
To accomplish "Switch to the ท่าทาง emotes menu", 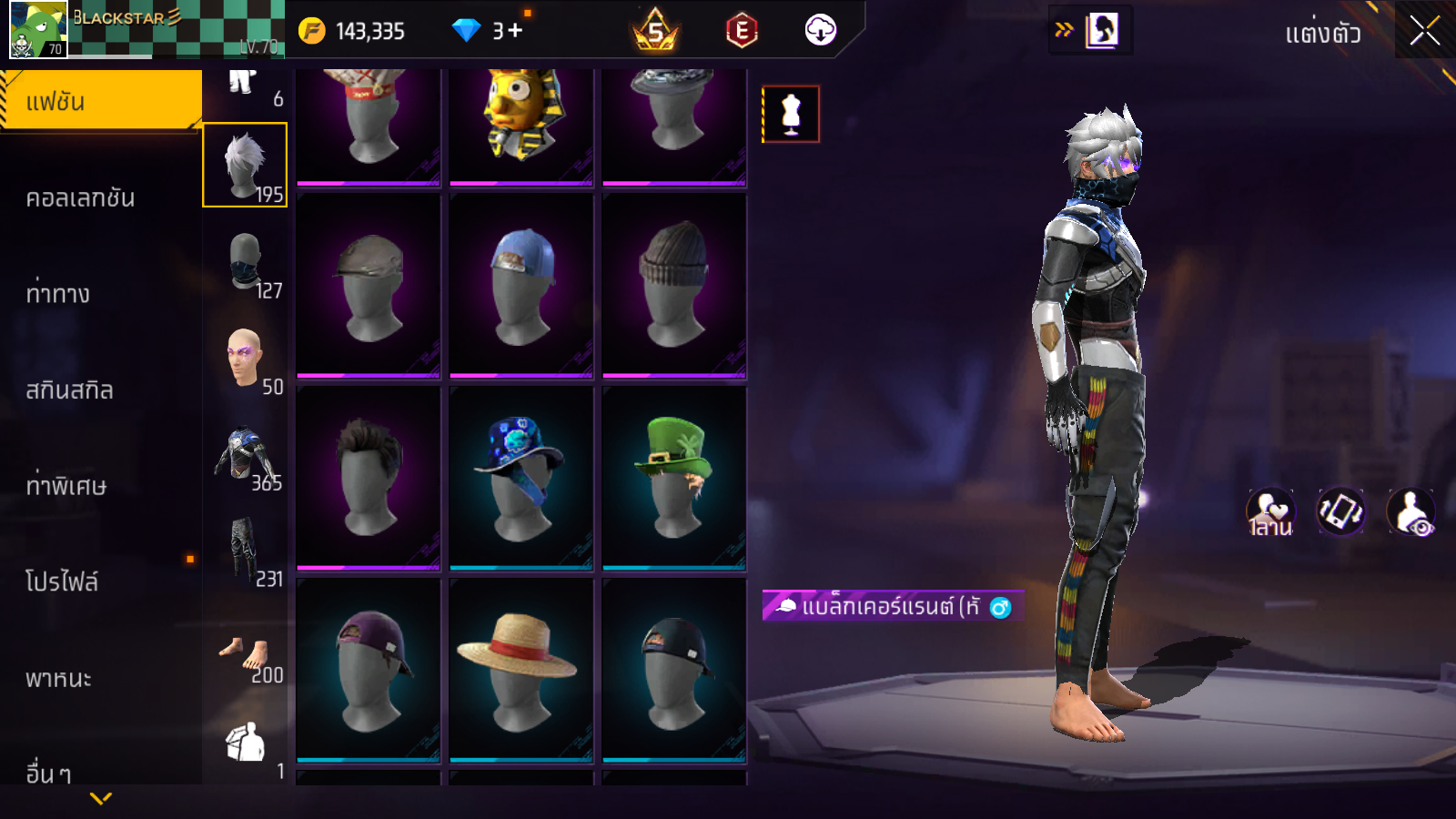I will pos(58,294).
